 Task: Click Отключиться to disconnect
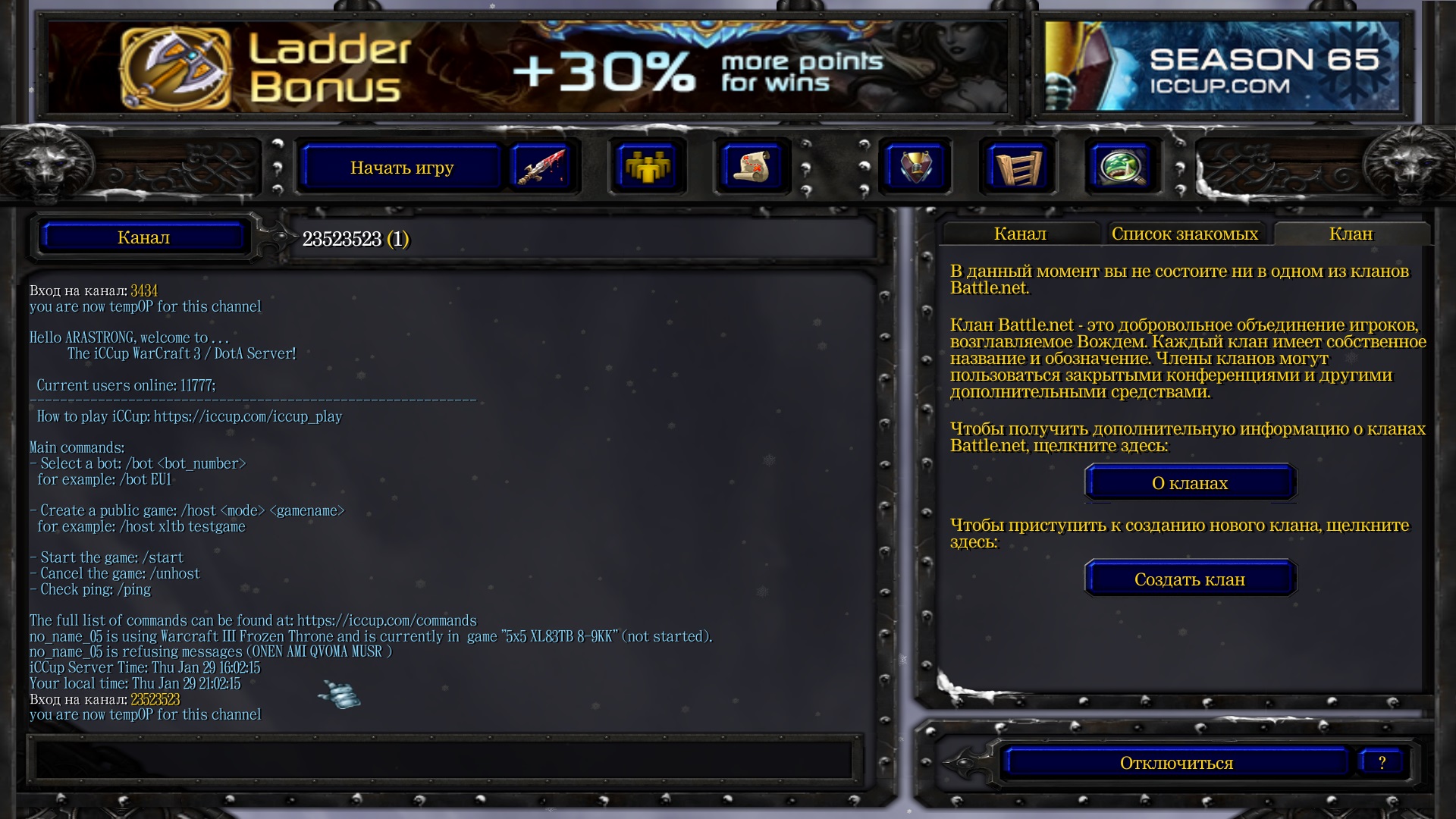[1176, 763]
